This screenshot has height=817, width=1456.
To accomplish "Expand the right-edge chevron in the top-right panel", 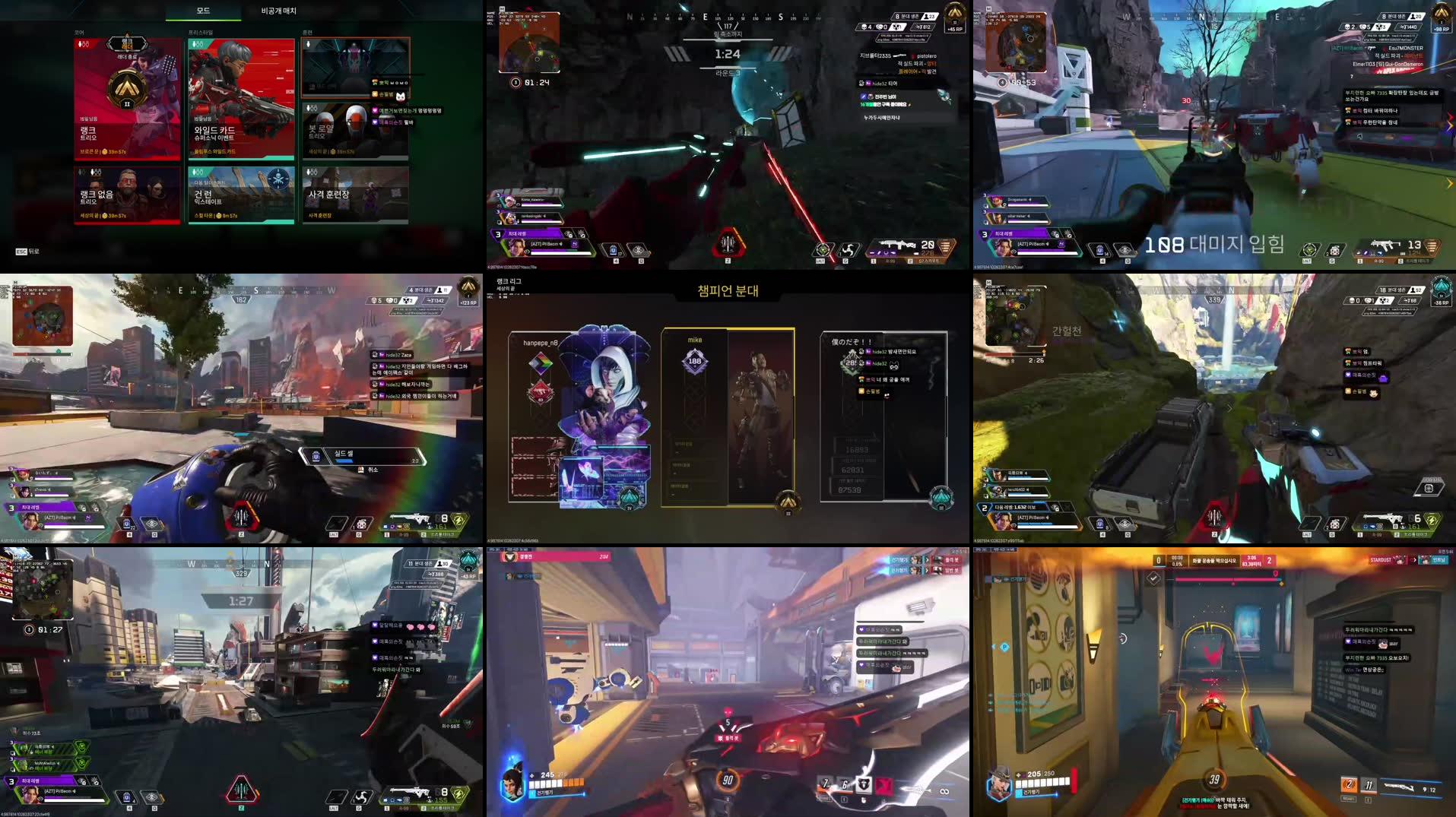I will coord(1448,183).
